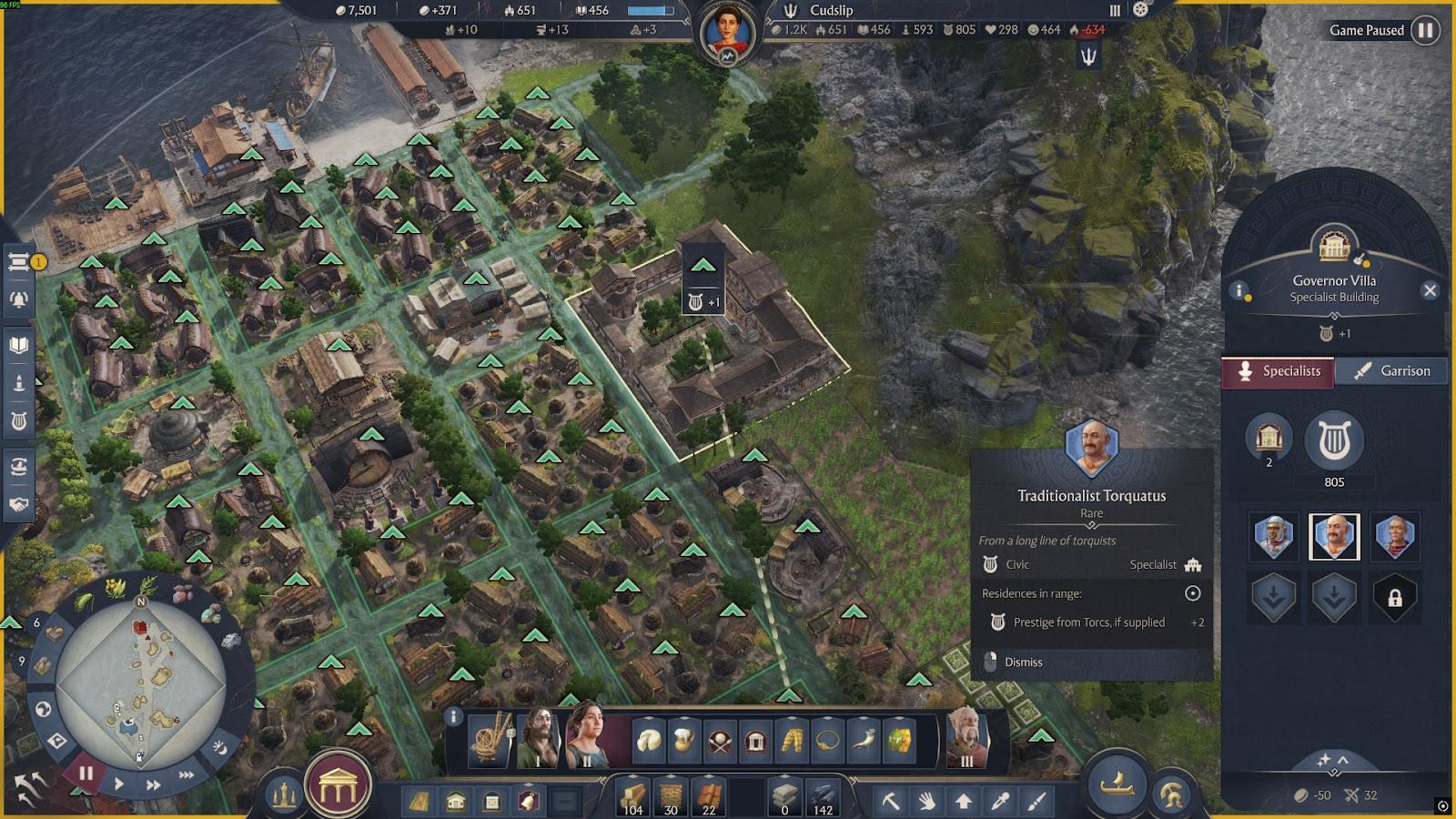Open the Governor Villa info button

click(x=1239, y=290)
